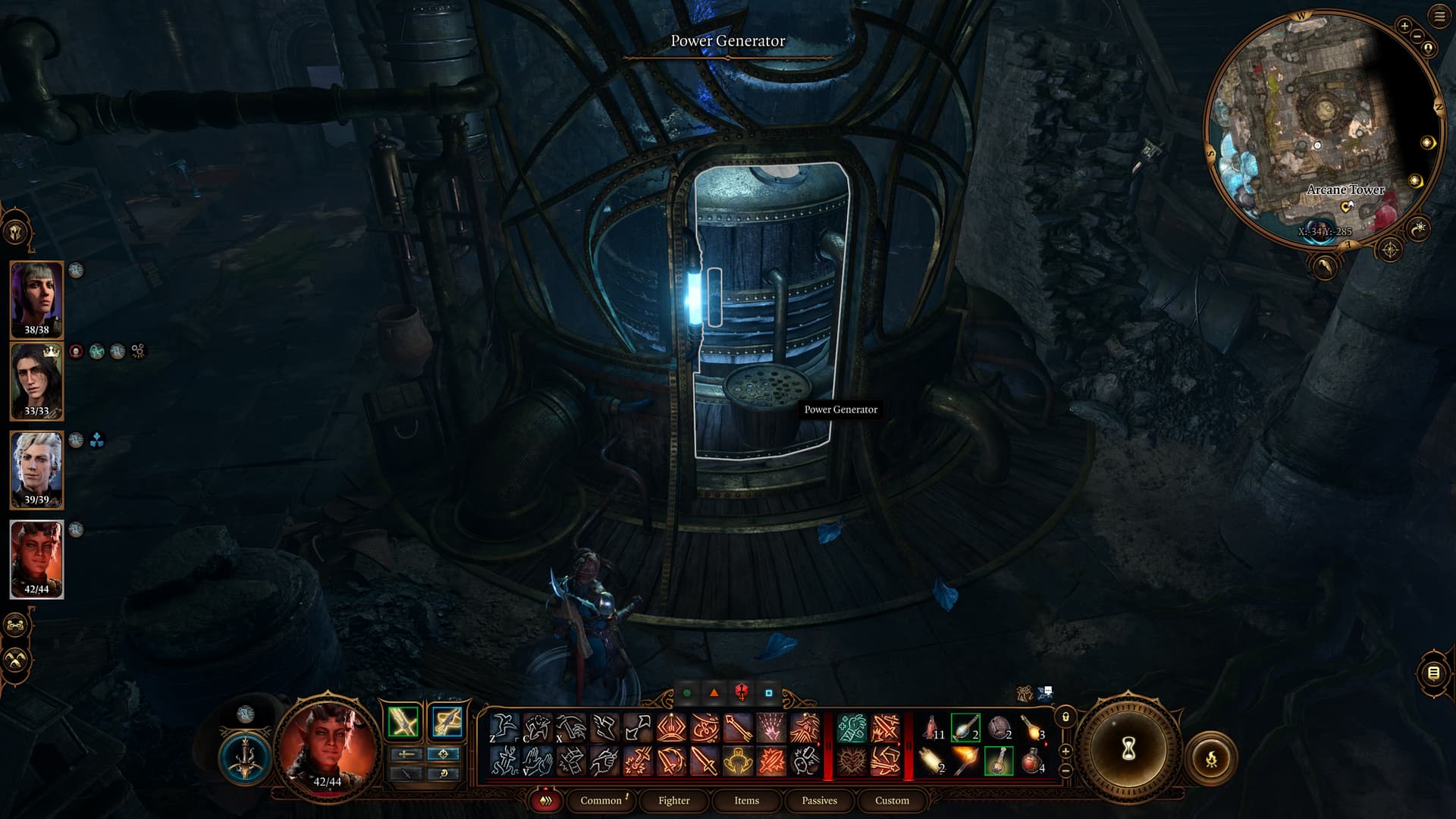Image resolution: width=1456 pixels, height=819 pixels.
Task: Toggle group mode chain-link button
Action: (x=17, y=626)
